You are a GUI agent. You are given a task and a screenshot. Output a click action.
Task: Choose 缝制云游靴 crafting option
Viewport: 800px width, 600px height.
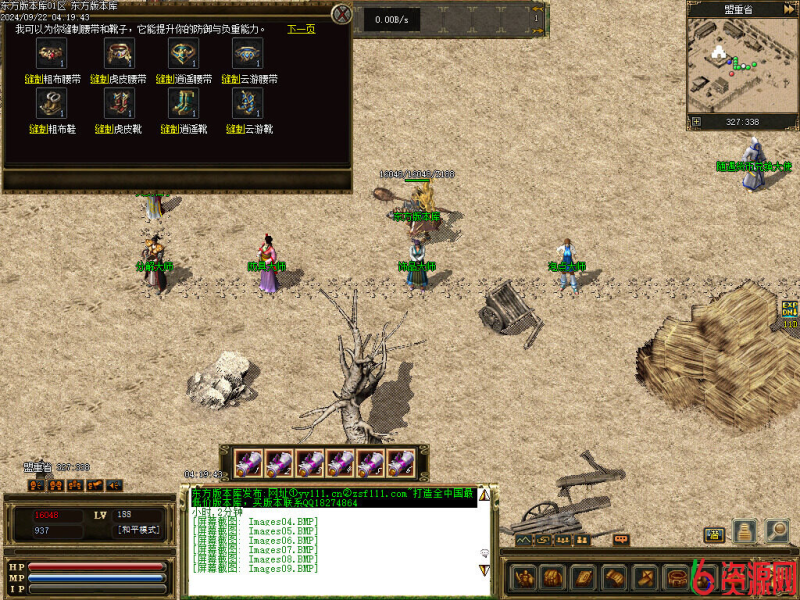coord(249,129)
